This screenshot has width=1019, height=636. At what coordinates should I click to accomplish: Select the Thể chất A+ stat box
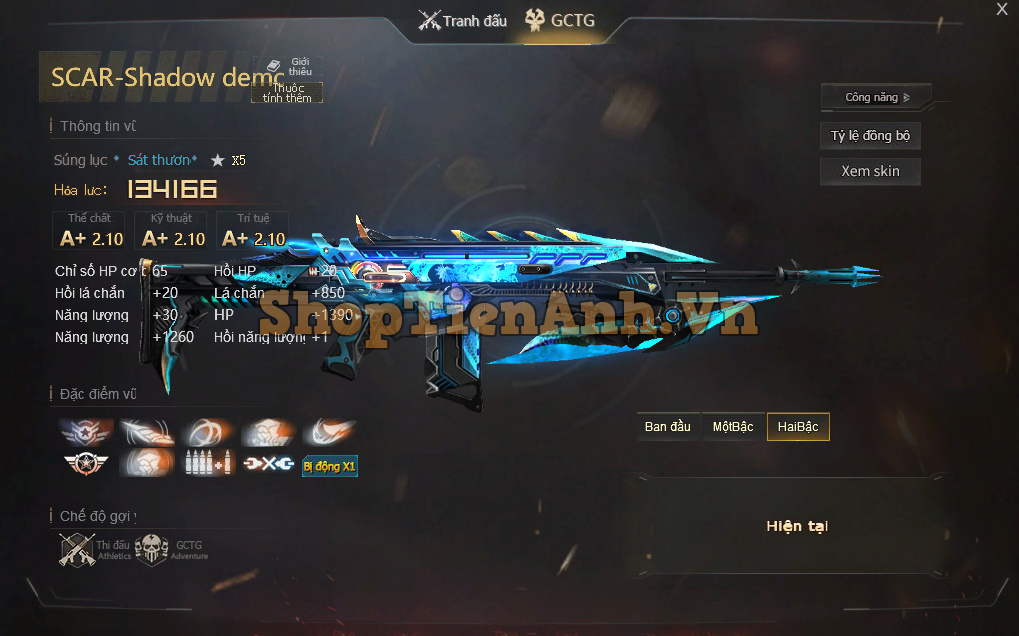click(90, 230)
